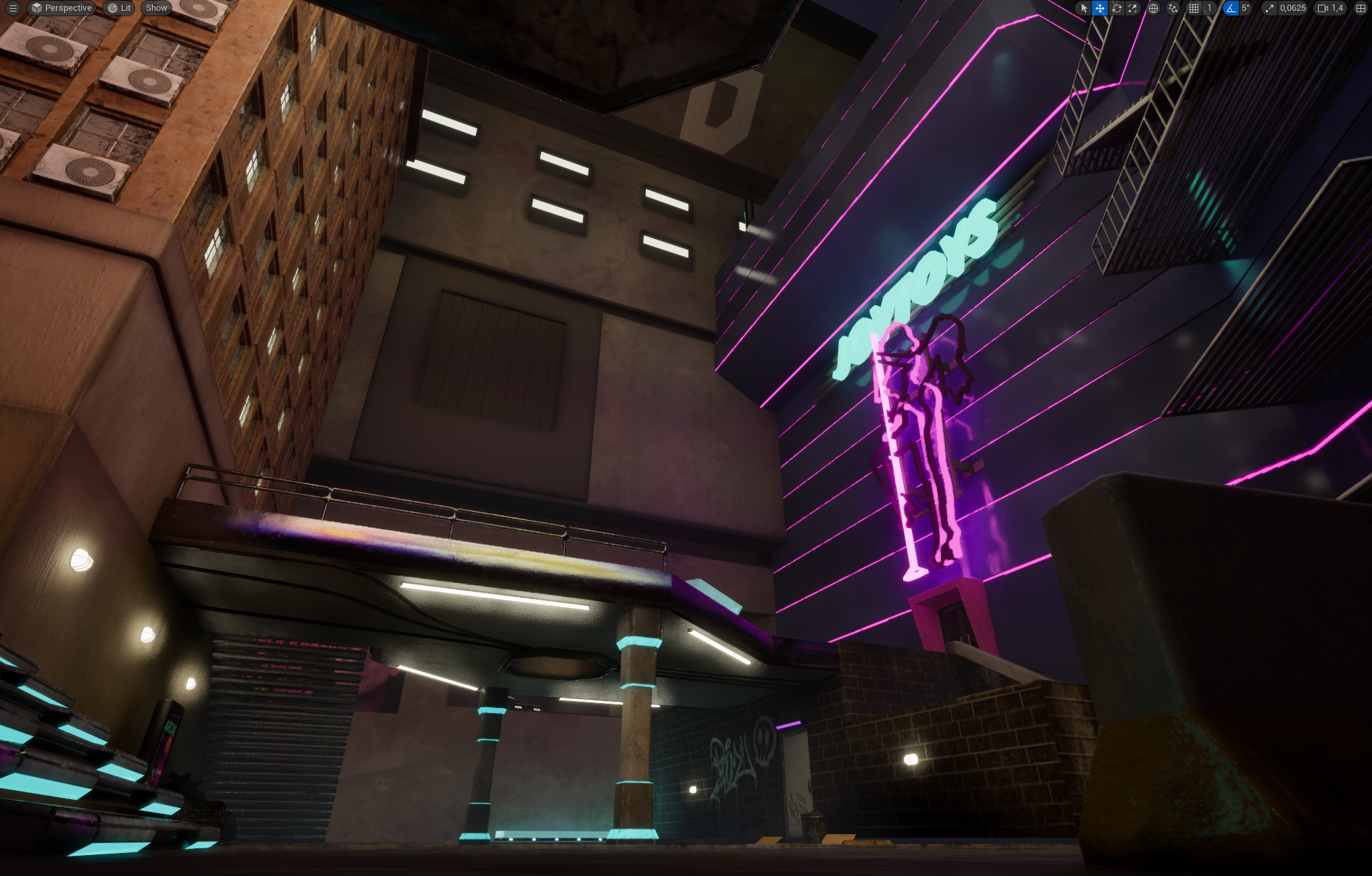The width and height of the screenshot is (1372, 876).
Task: Open the Lit view mode dropdown
Action: click(118, 8)
